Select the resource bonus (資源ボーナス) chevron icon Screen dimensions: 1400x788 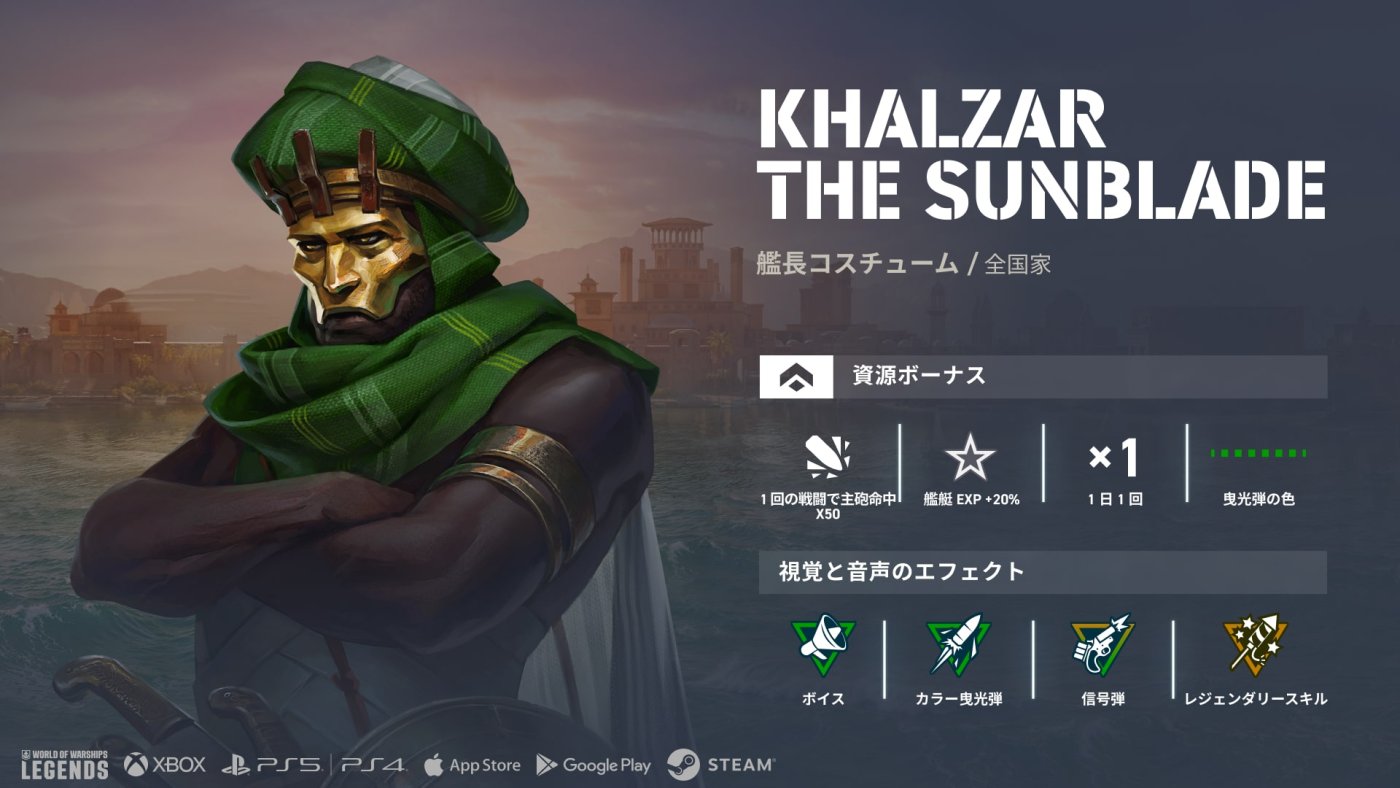pyautogui.click(x=797, y=377)
